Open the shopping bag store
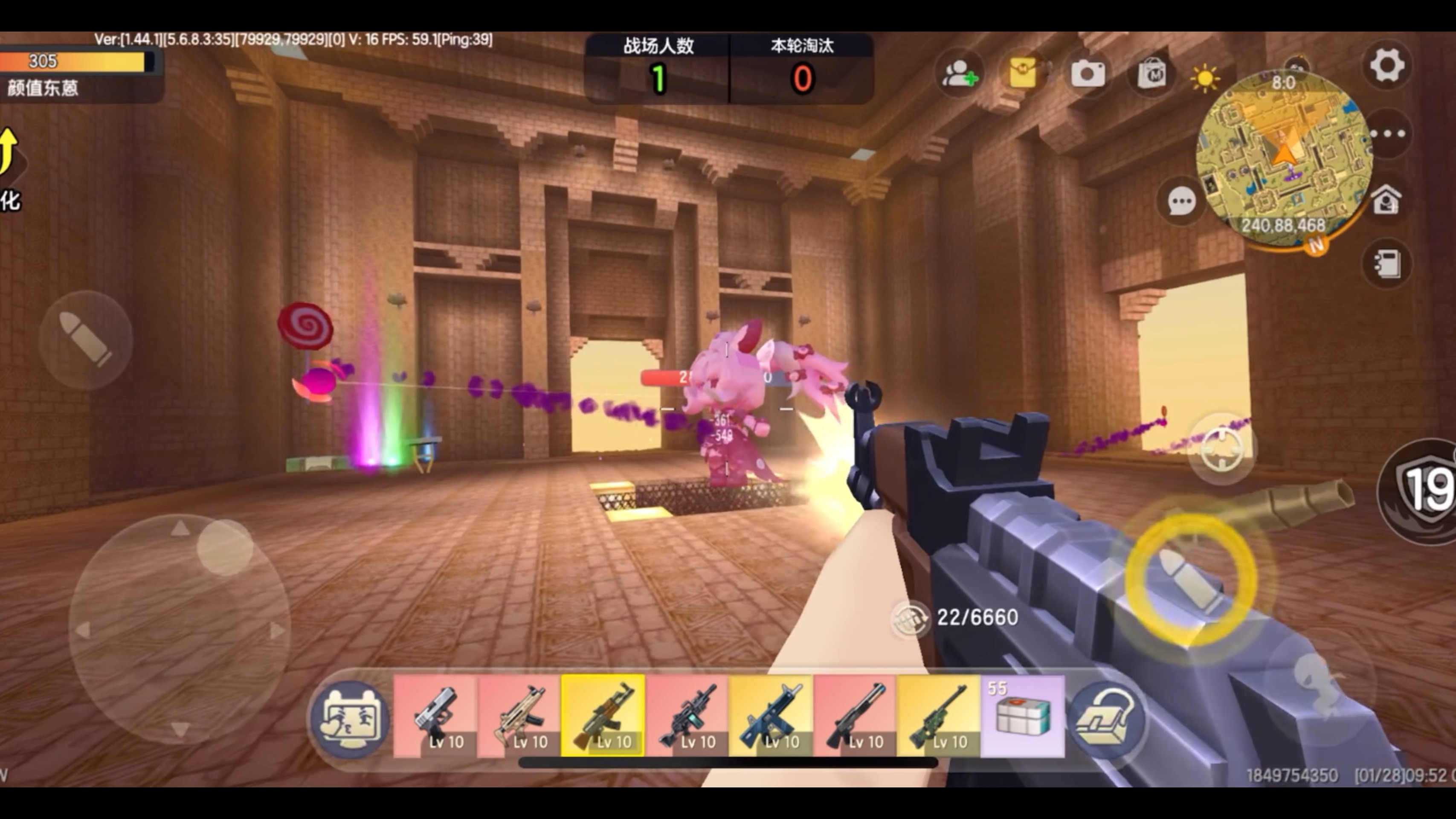 (1151, 74)
